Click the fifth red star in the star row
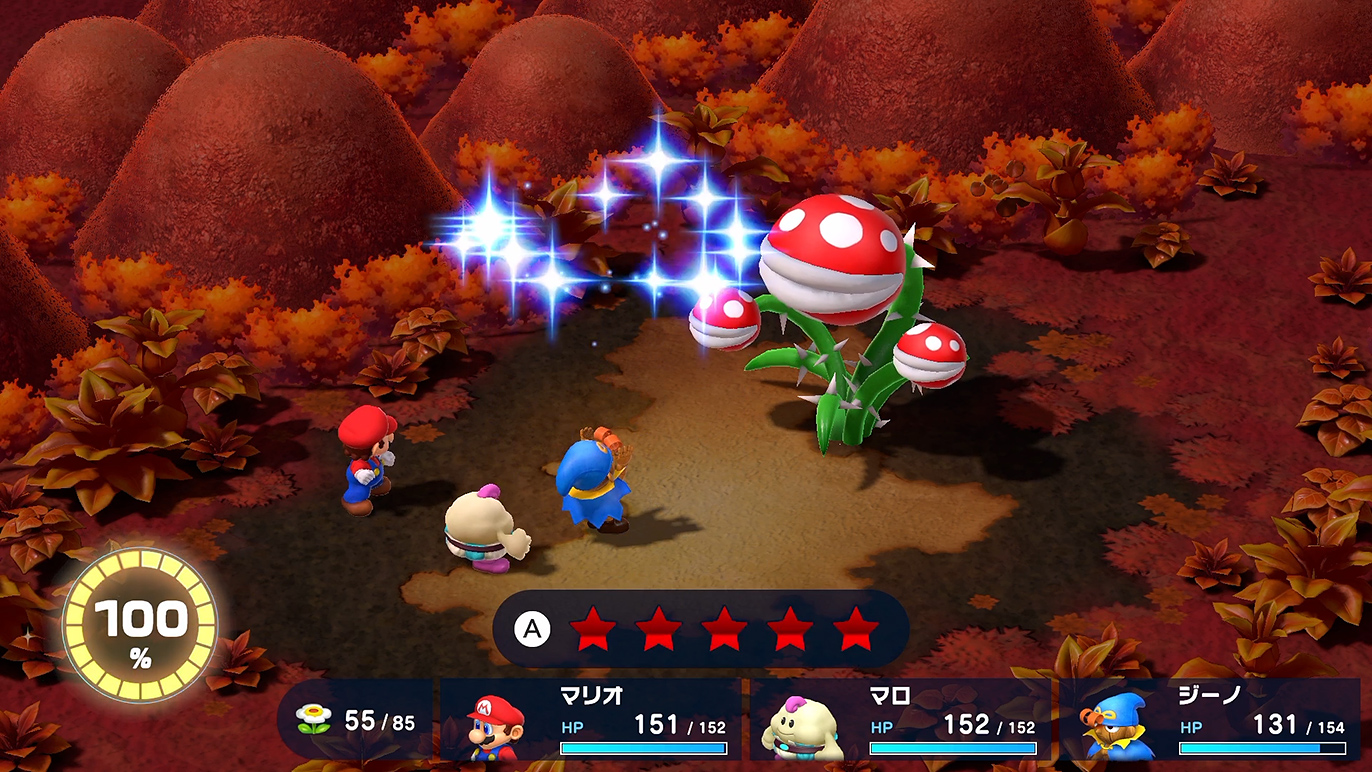 [x=855, y=629]
